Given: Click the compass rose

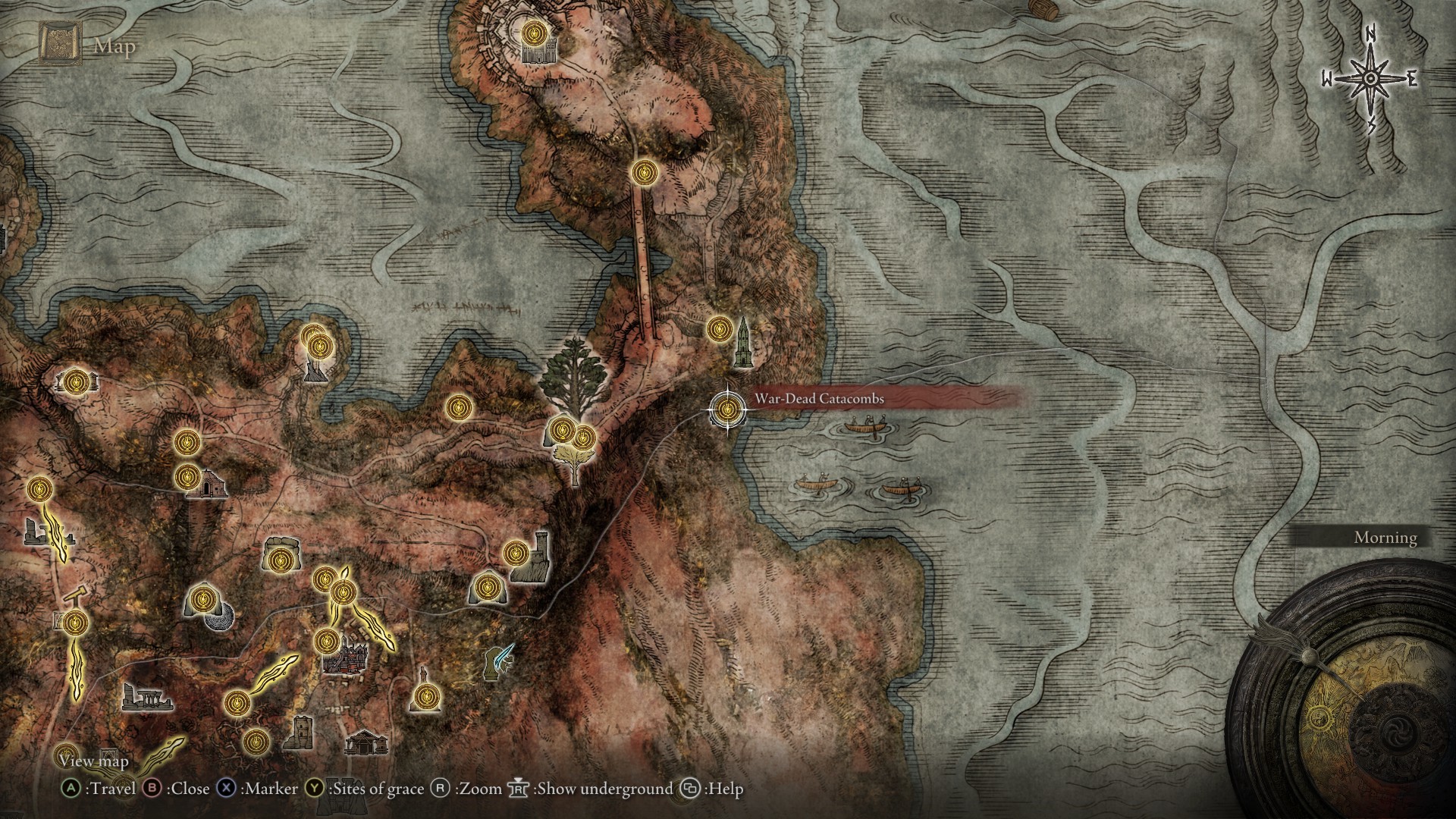Looking at the screenshot, I should 1370,79.
